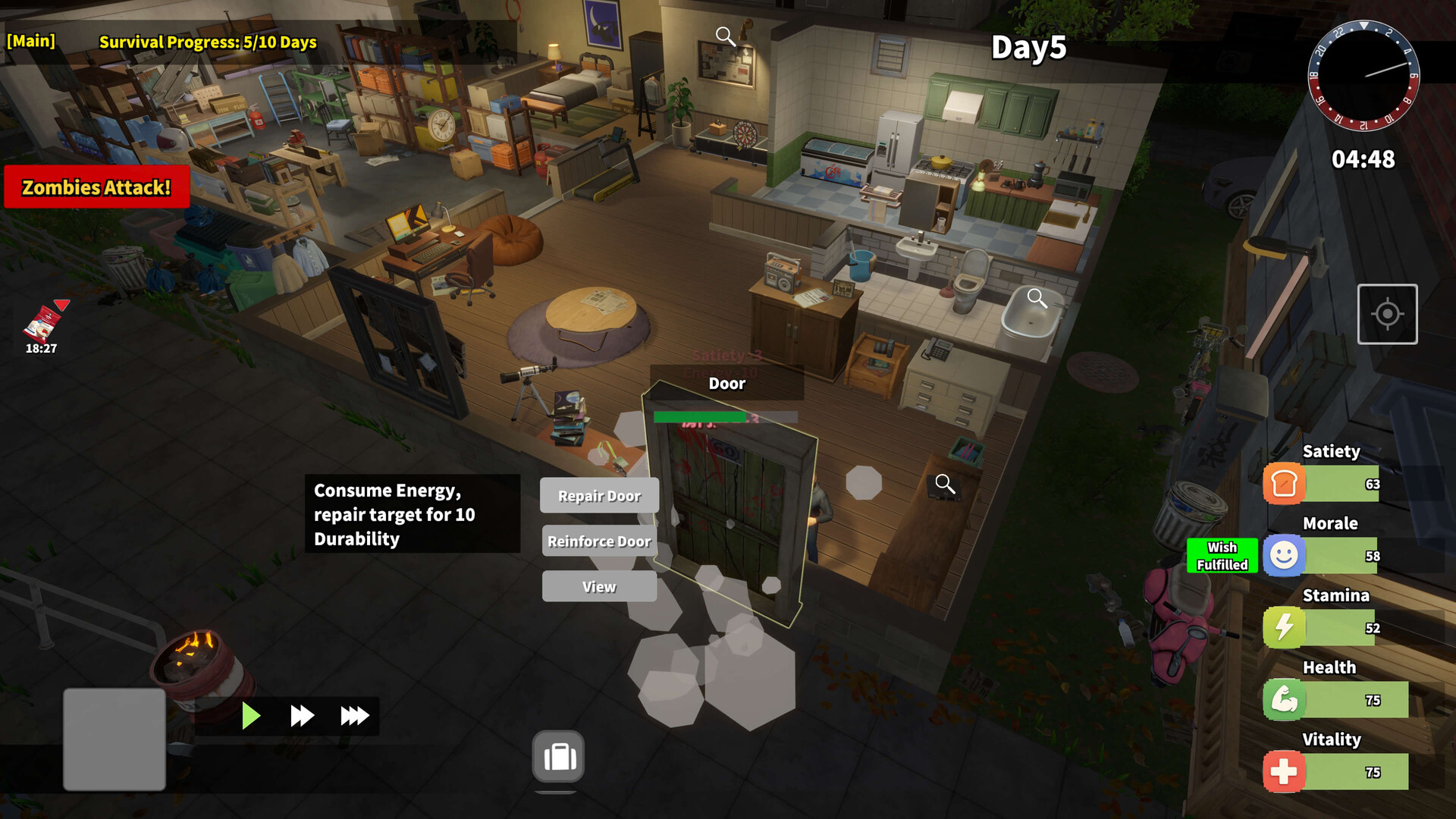Click the View button under the door options
The image size is (1456, 819).
tap(599, 586)
